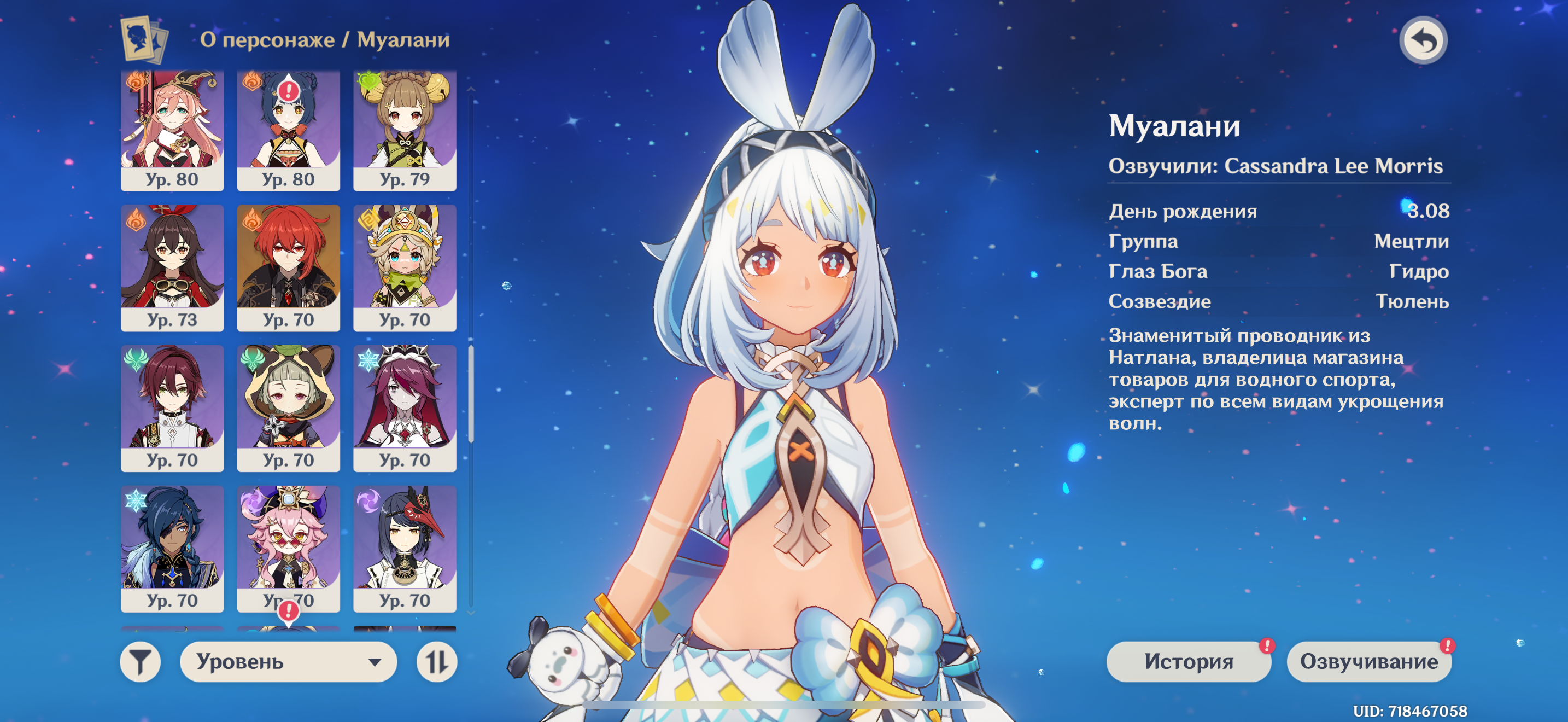Select Yanfei's level 80 portrait
Viewport: 1568px width, 722px height.
tap(172, 129)
